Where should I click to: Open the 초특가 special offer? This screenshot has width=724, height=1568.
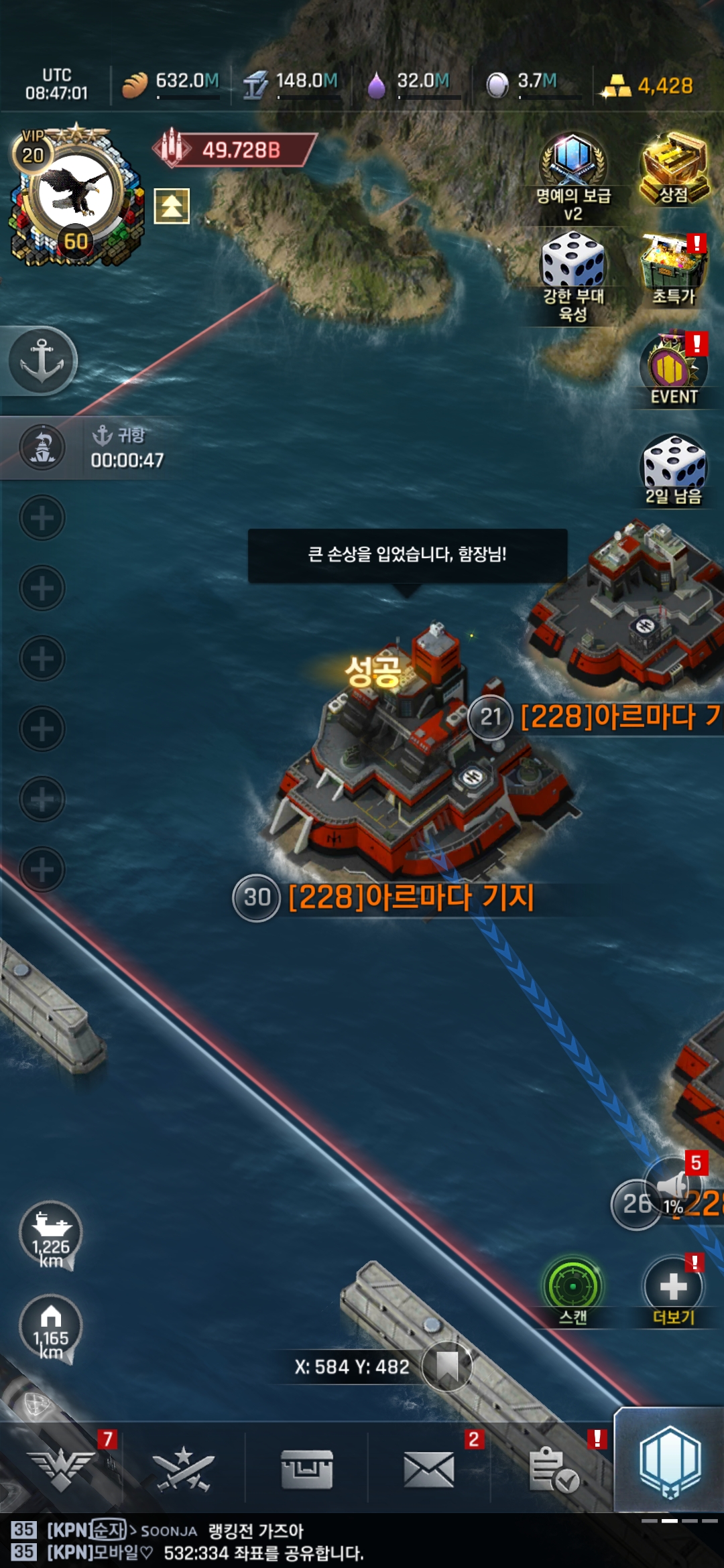[x=674, y=270]
